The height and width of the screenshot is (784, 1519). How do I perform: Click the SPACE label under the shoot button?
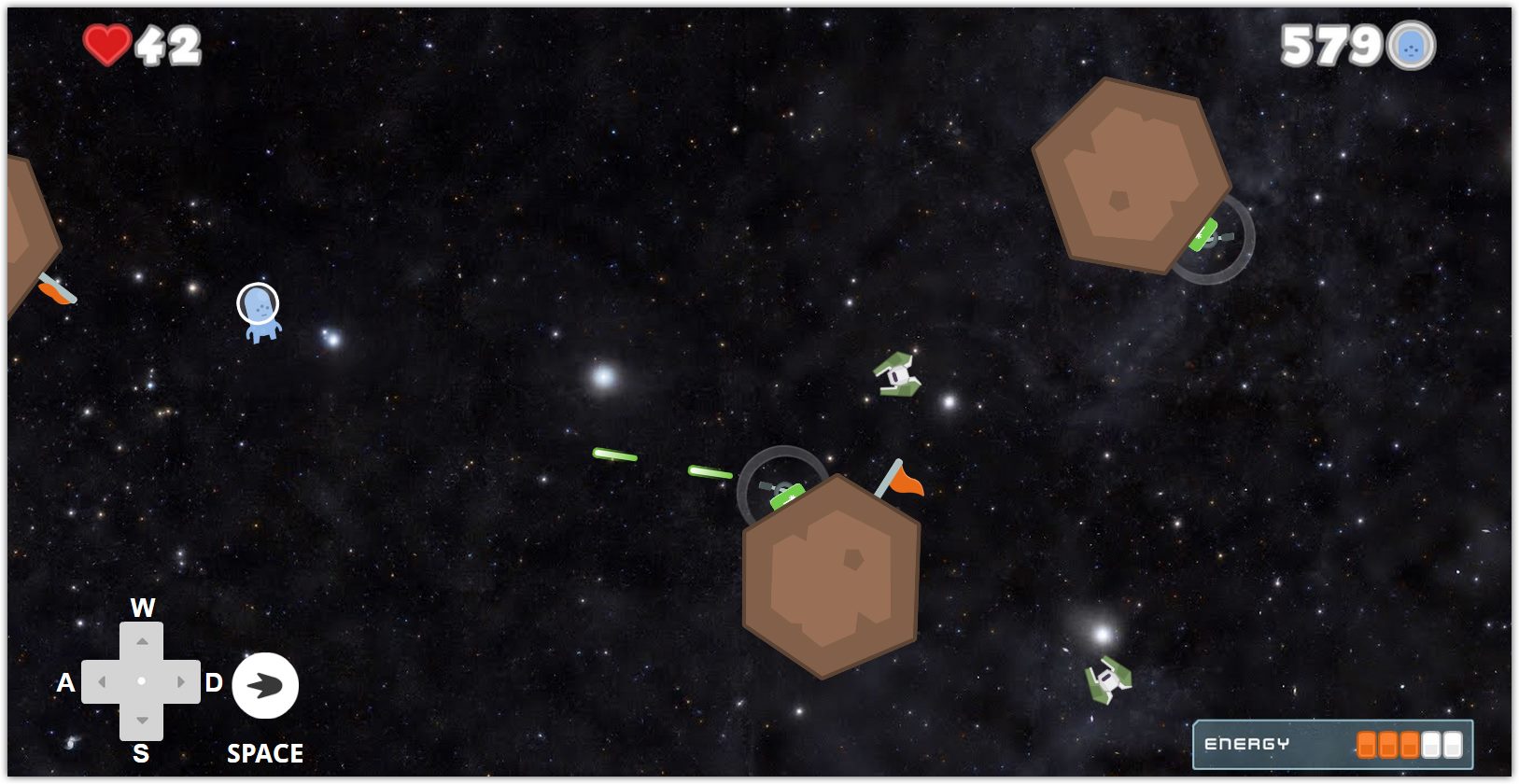pos(265,751)
